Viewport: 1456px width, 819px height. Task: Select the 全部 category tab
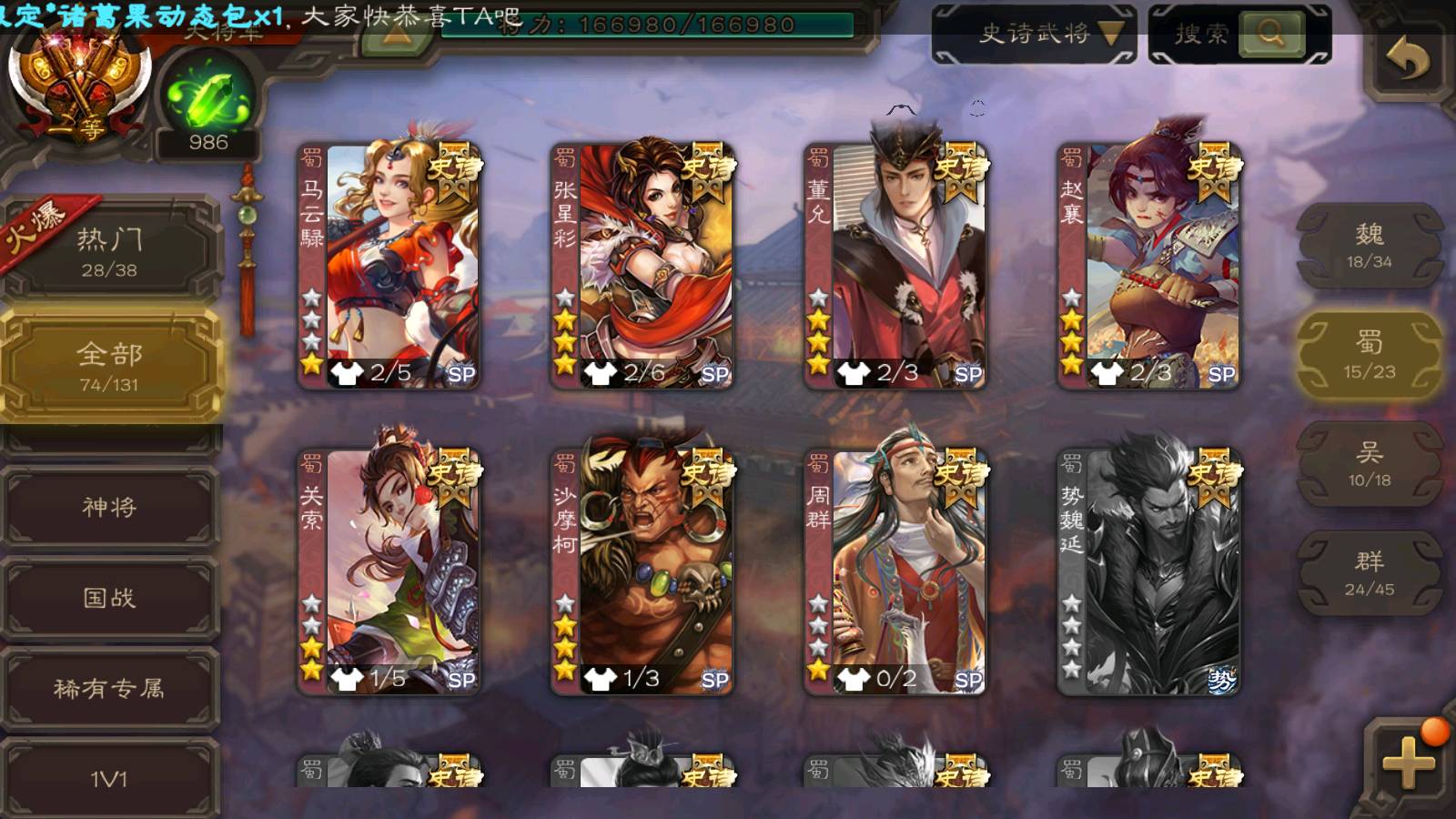tap(109, 366)
